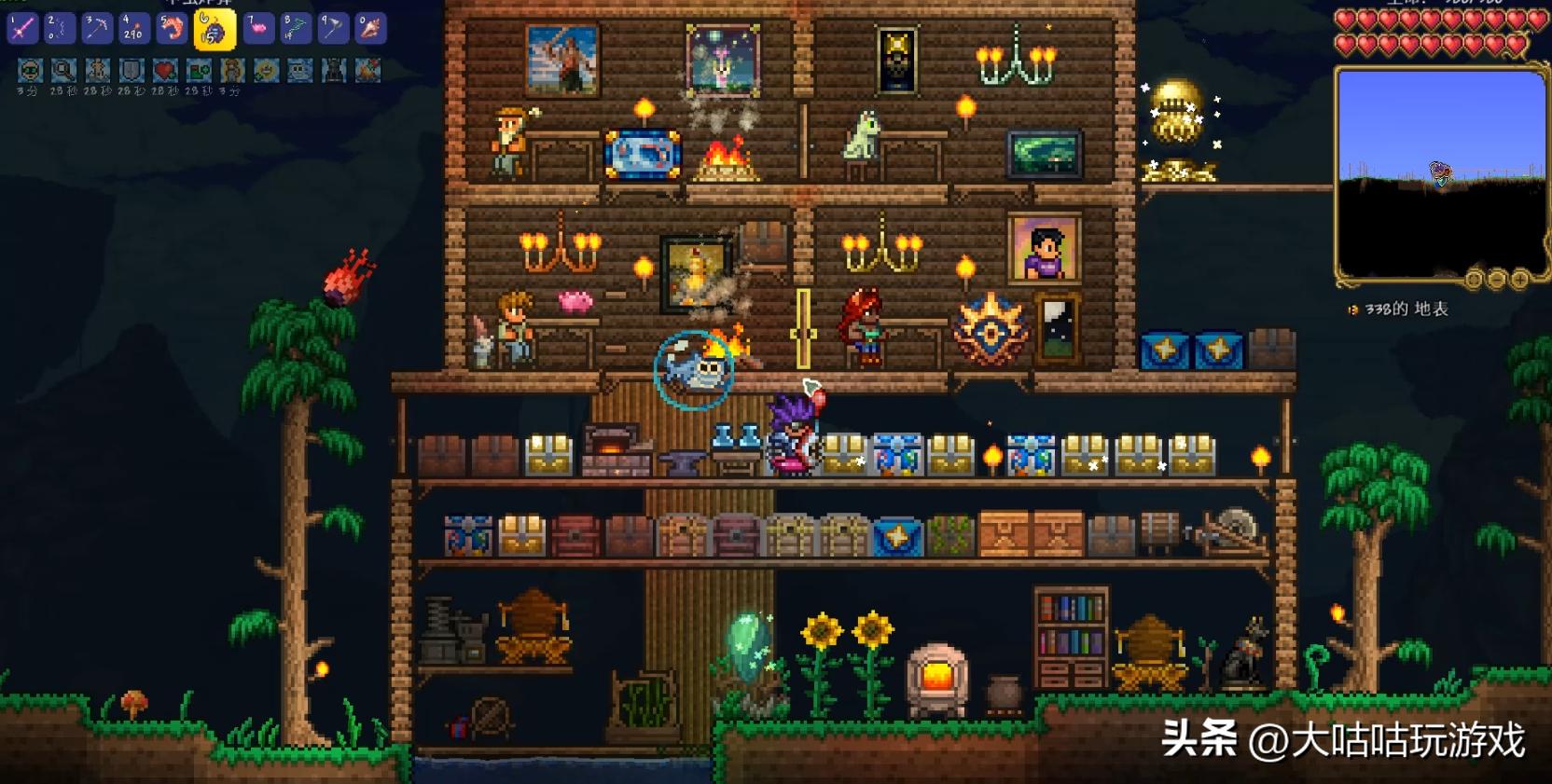Select the bug net in hotbar slot 9

click(332, 29)
